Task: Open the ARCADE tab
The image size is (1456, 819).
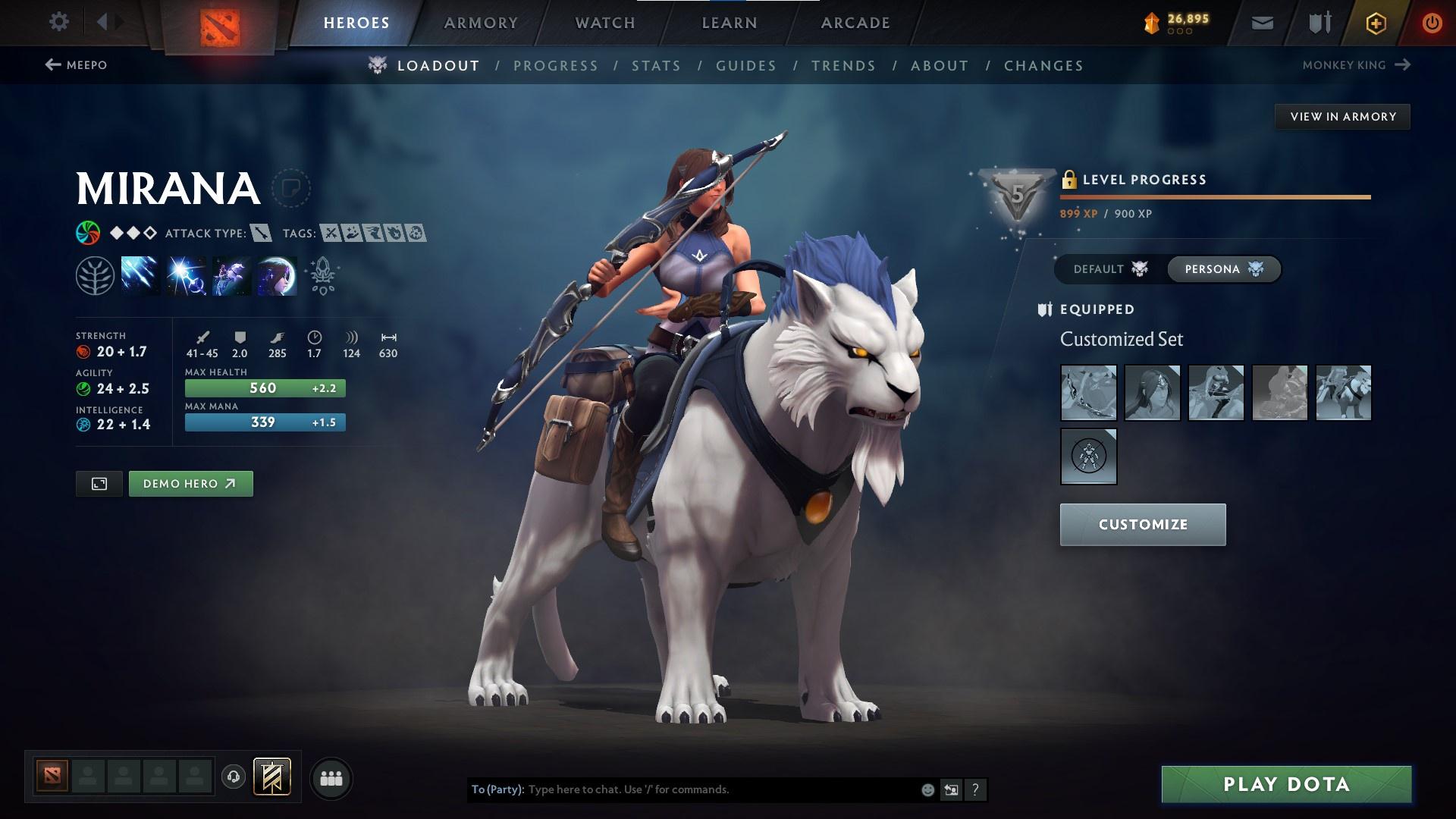Action: (855, 22)
